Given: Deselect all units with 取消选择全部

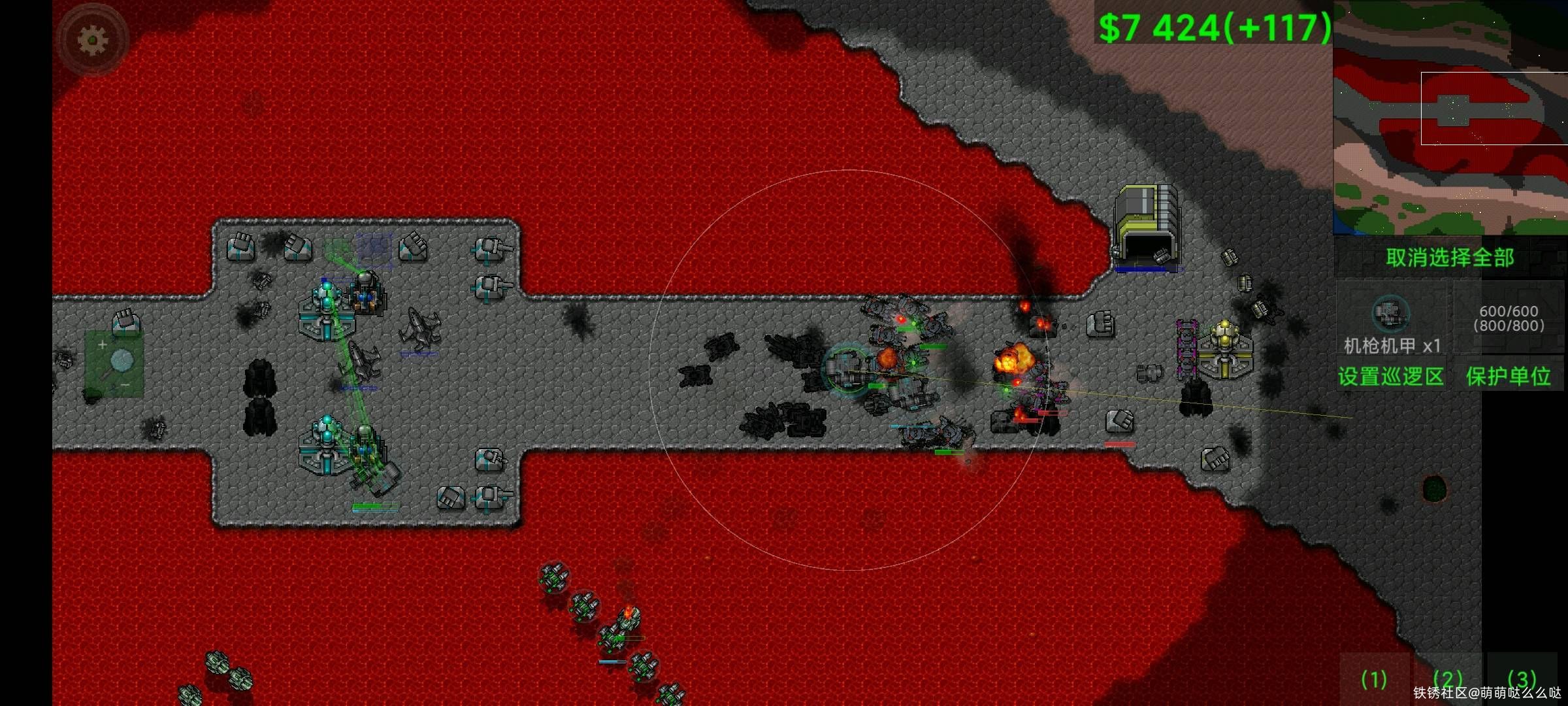Looking at the screenshot, I should [x=1450, y=258].
